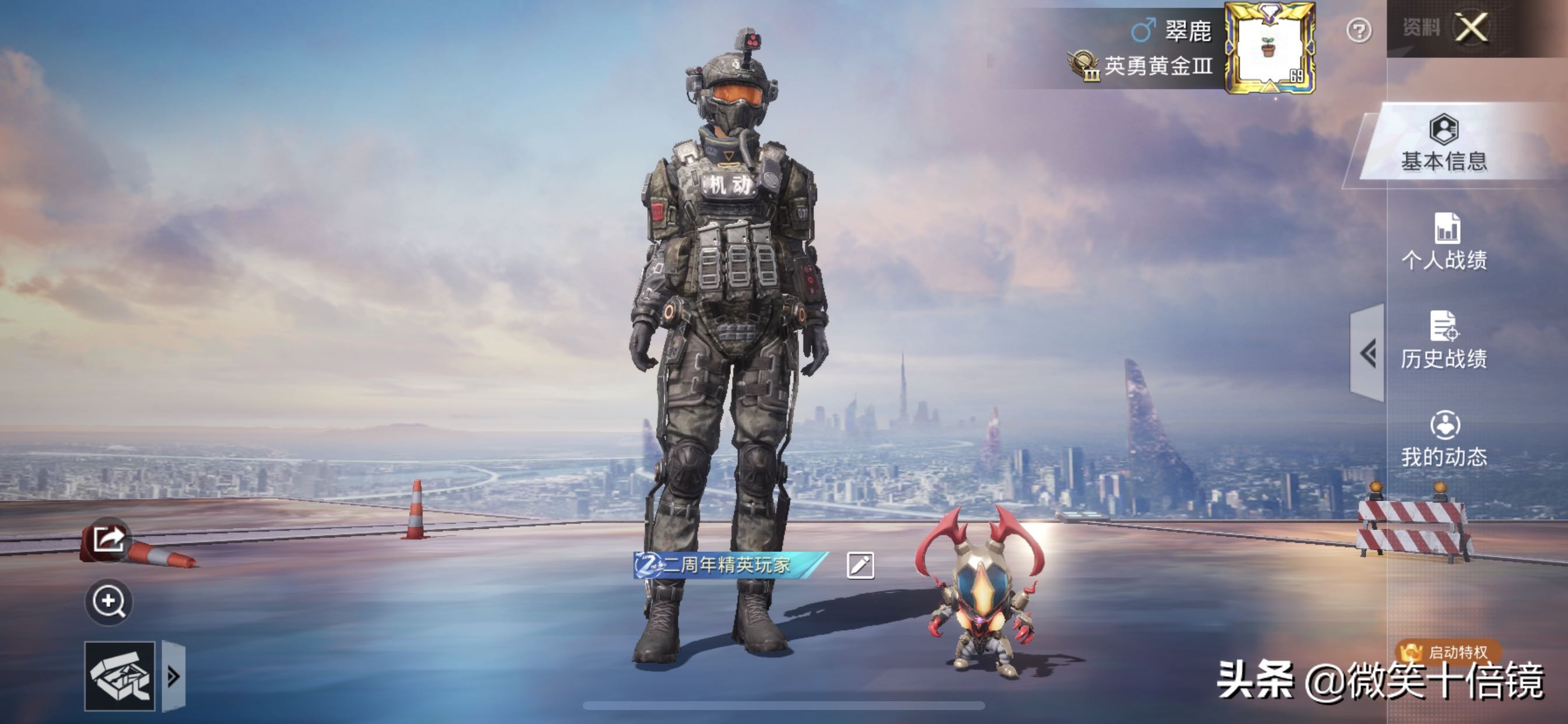Viewport: 1568px width, 724px height.
Task: Open the folded map scene icon
Action: coord(120,677)
